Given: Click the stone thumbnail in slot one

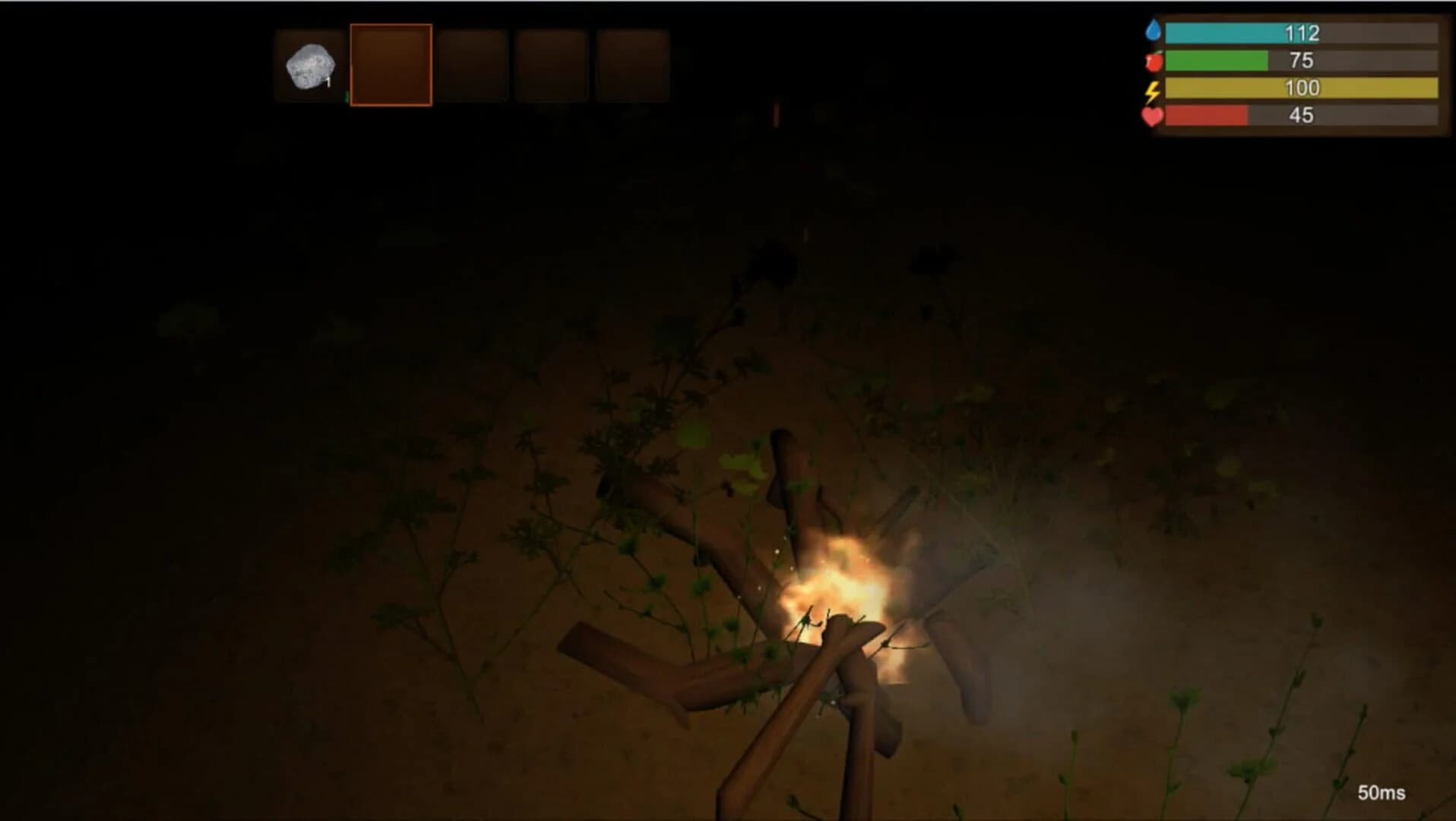Looking at the screenshot, I should coord(311,65).
